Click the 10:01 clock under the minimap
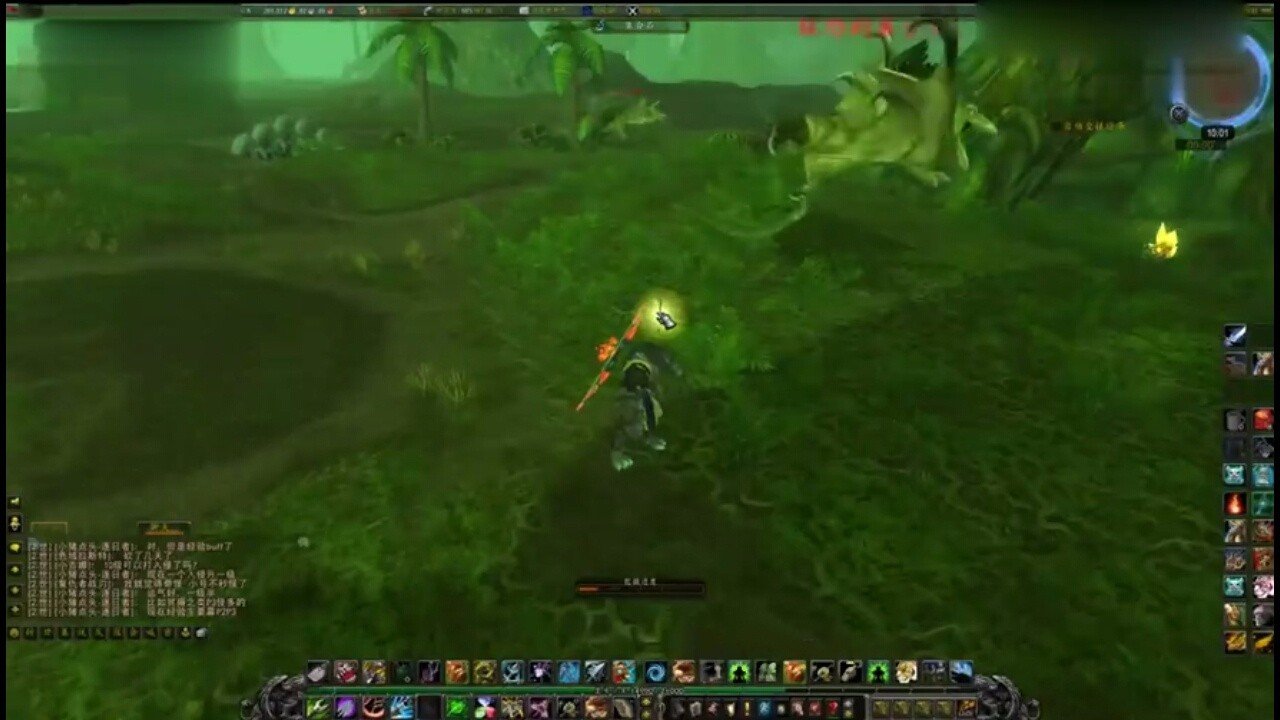 [1217, 132]
